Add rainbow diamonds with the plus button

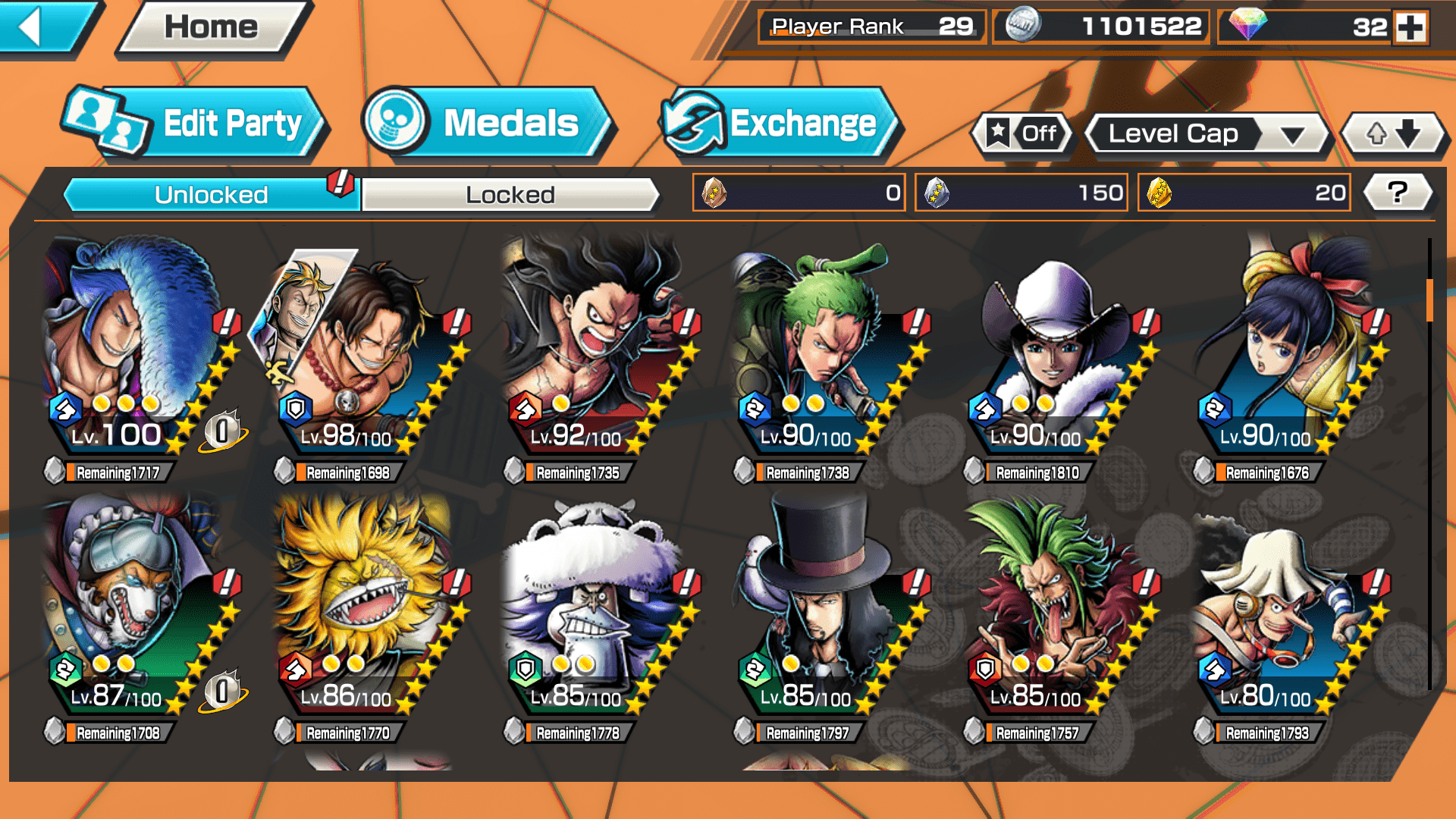[1410, 27]
